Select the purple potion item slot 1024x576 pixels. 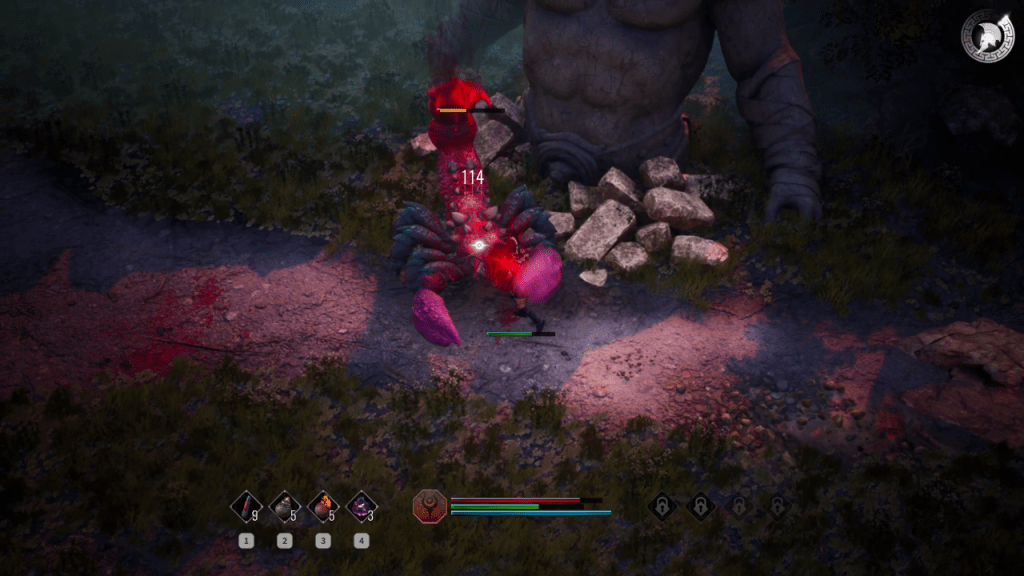coord(361,507)
